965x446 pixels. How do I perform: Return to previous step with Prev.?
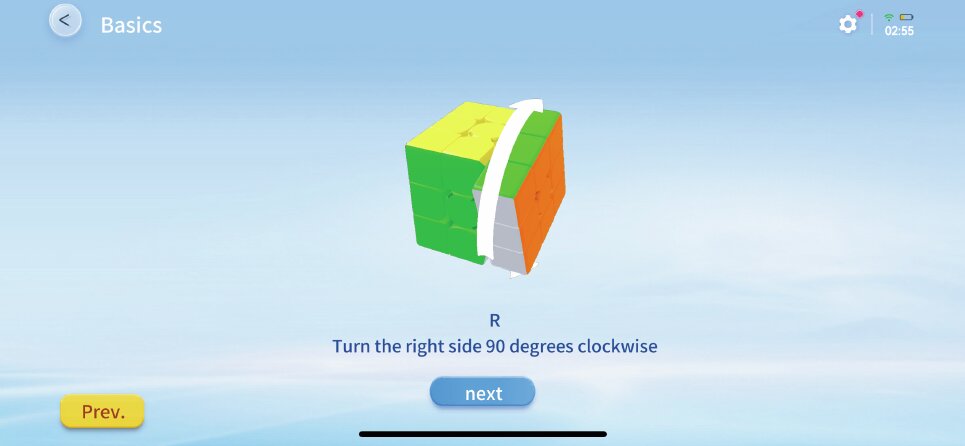[102, 411]
